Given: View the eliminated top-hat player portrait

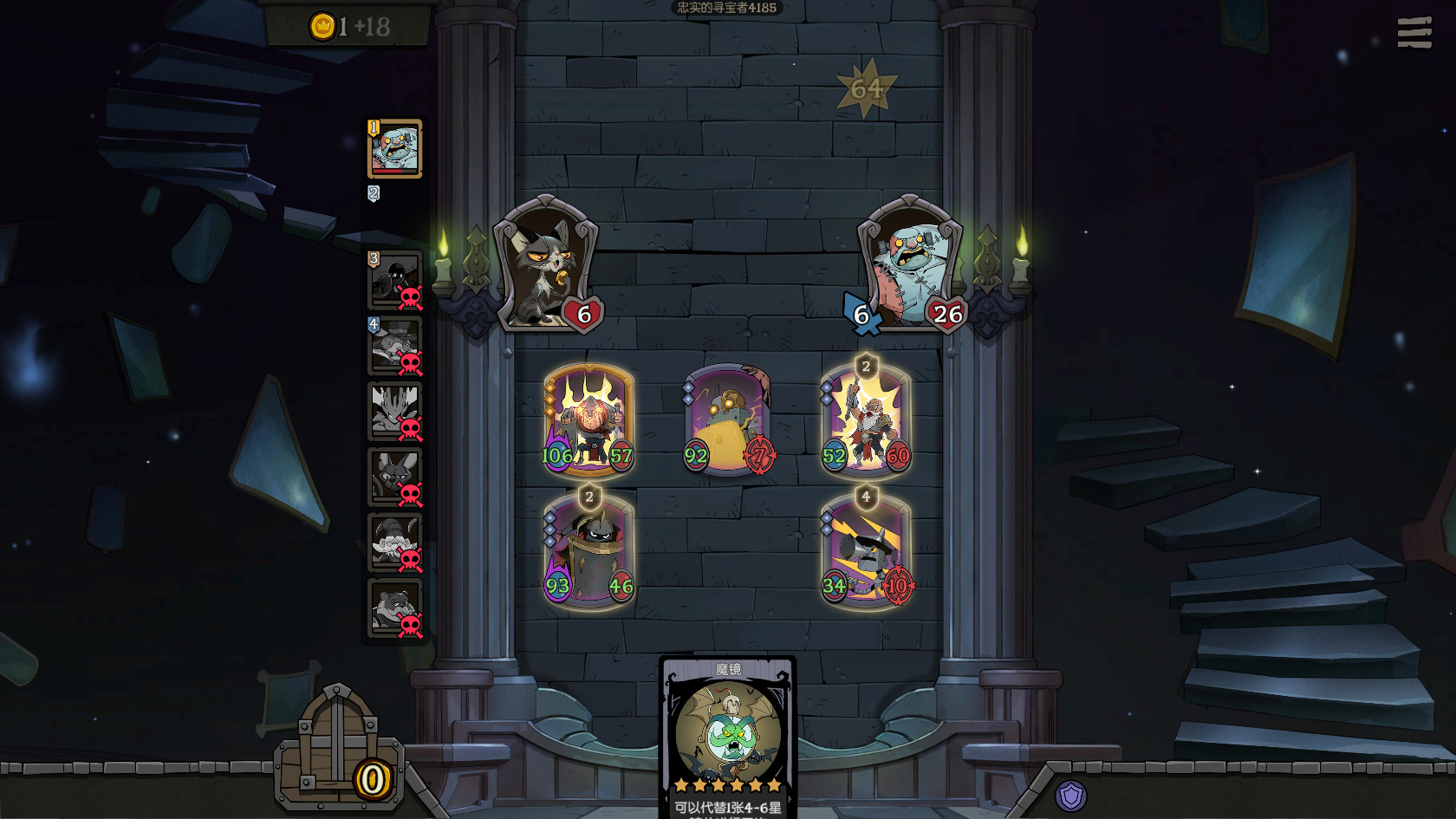Looking at the screenshot, I should tap(395, 346).
